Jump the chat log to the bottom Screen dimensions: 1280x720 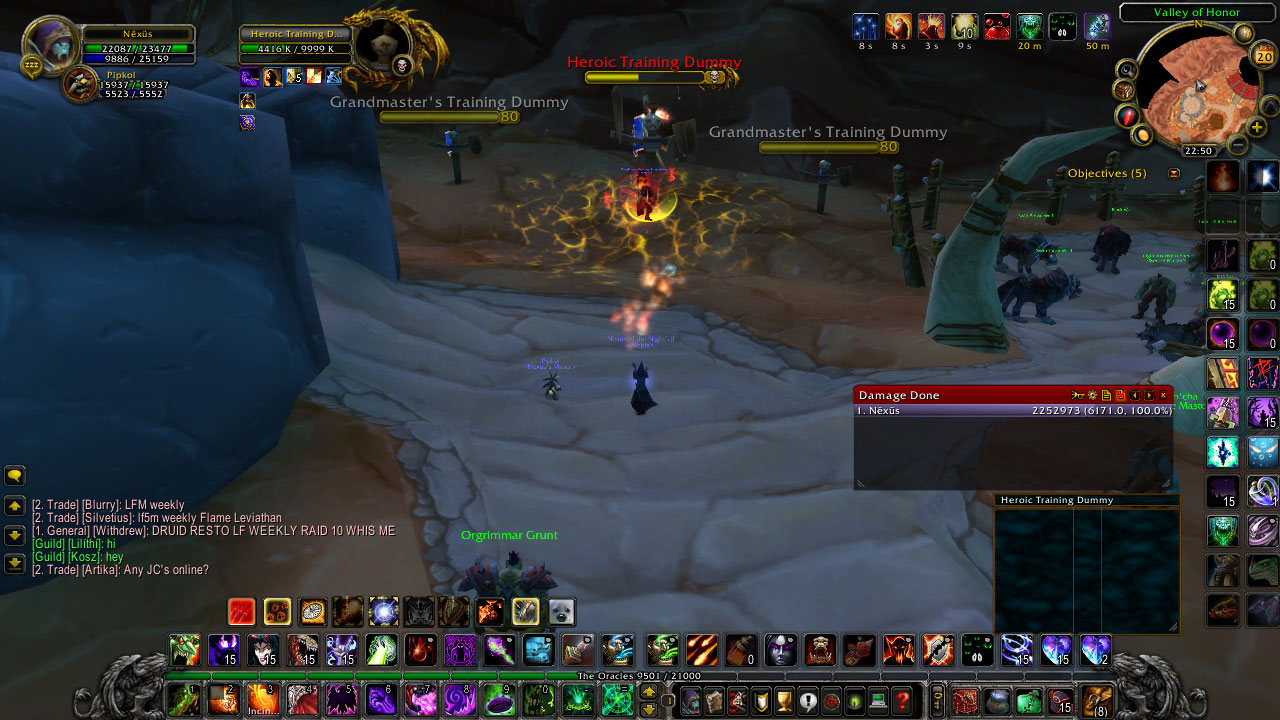coord(15,564)
